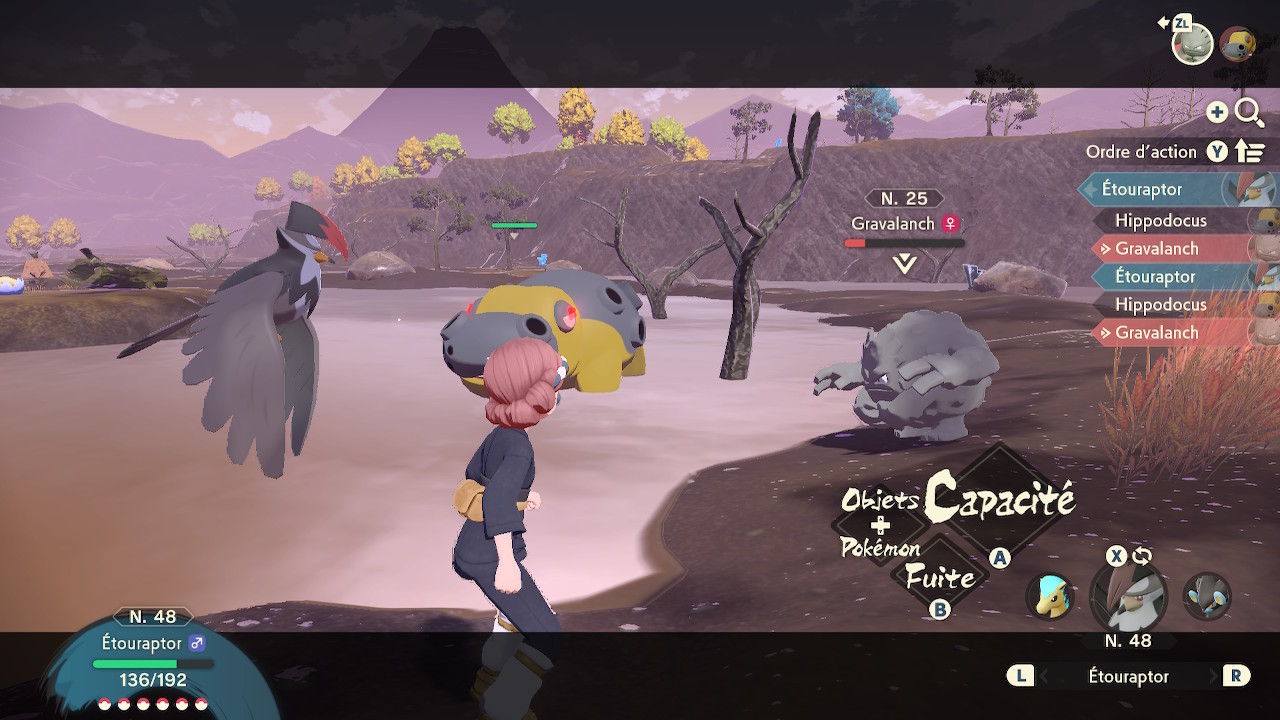Click the Y button icon beside Ordre d'action

click(1216, 151)
